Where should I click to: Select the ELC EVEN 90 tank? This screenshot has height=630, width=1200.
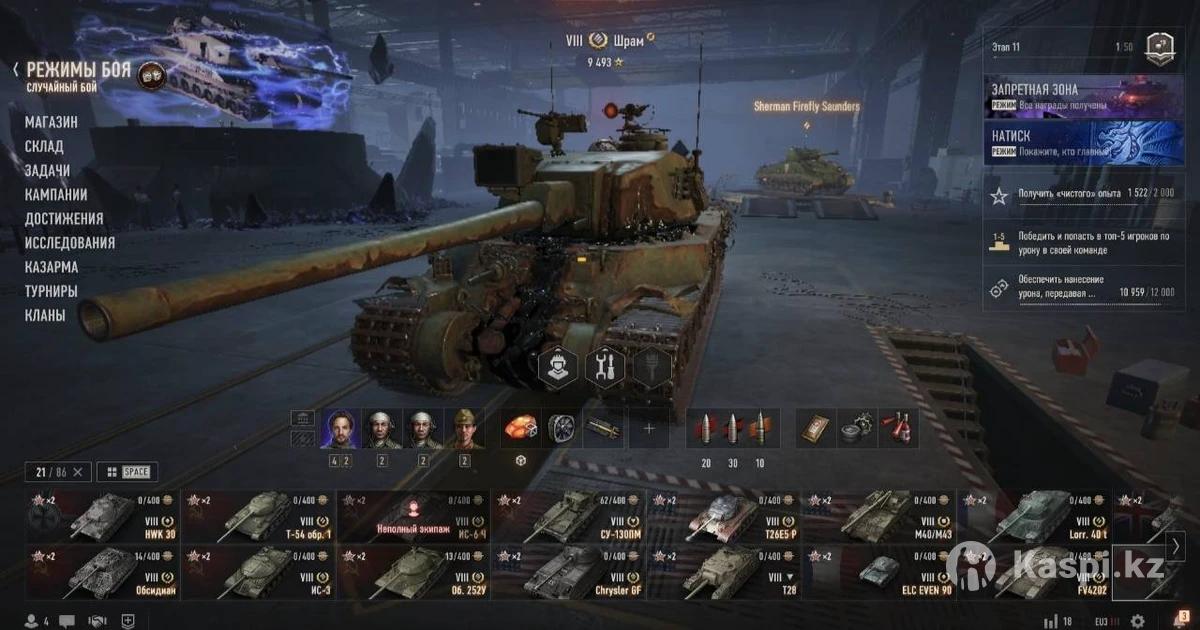tap(880, 572)
